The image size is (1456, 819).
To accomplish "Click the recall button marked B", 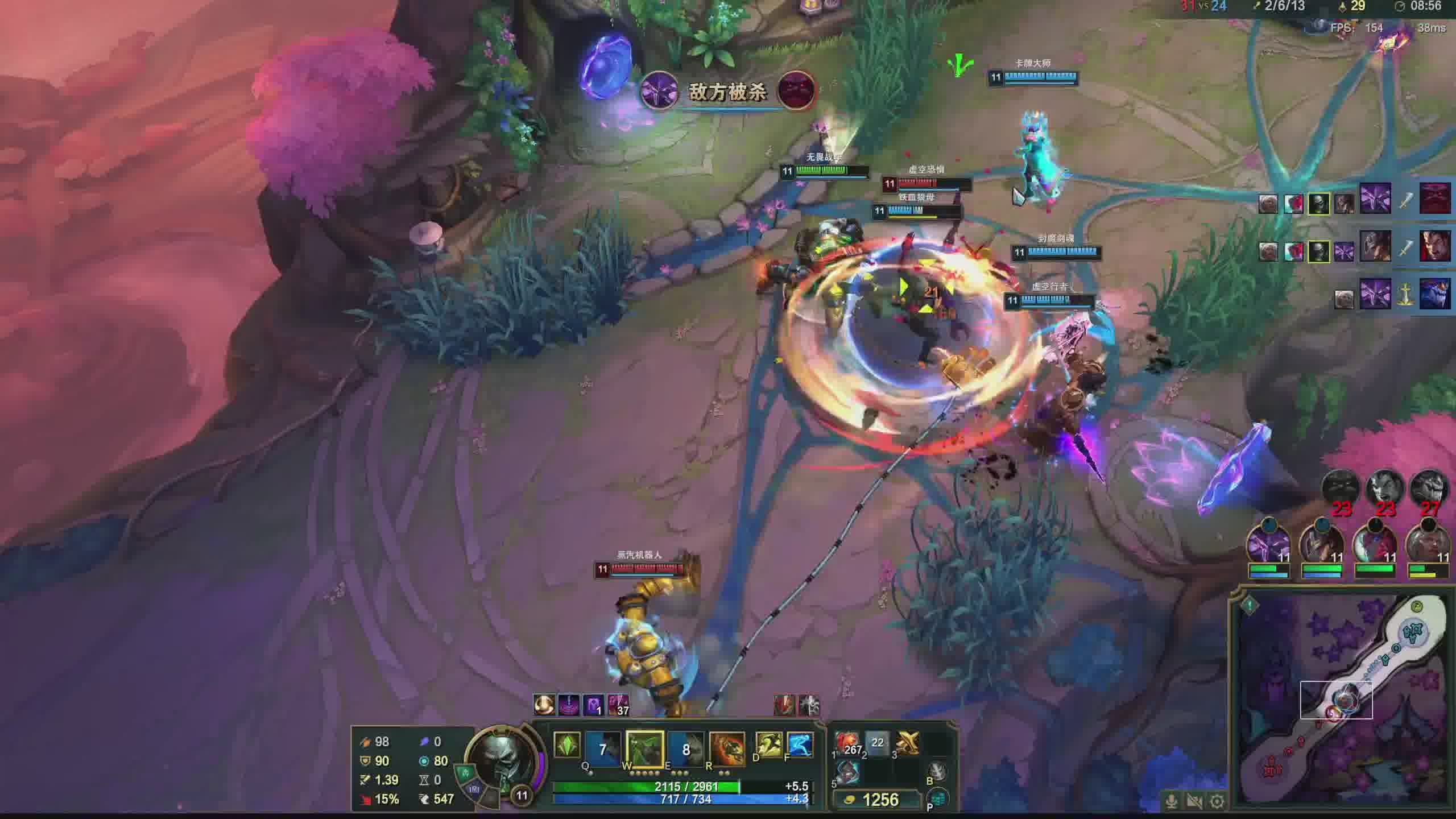I will (x=937, y=771).
